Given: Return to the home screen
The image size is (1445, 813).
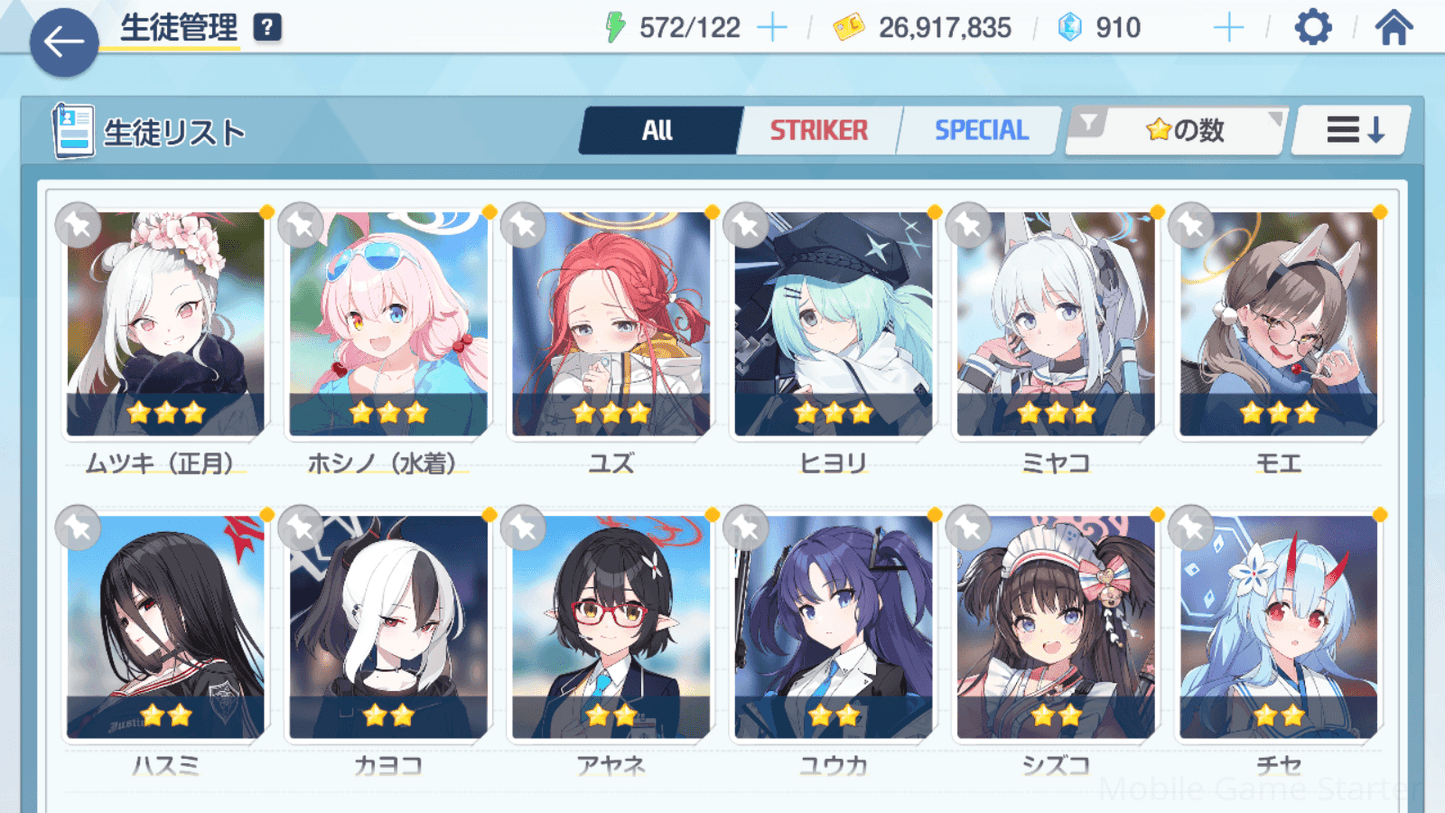Looking at the screenshot, I should (1394, 28).
